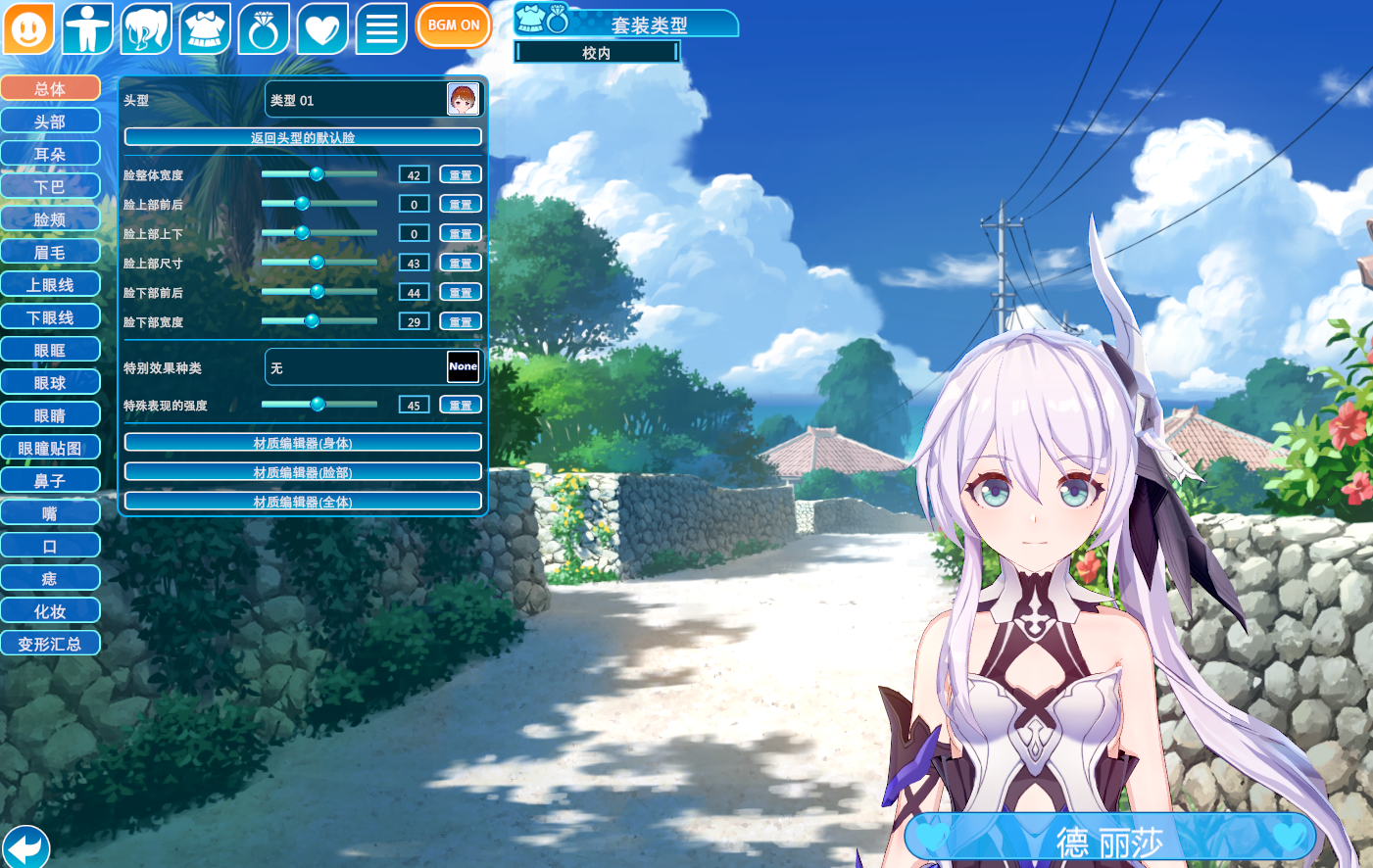Viewport: 1373px width, 868px height.
Task: Toggle the BGM ON button
Action: coord(454,25)
